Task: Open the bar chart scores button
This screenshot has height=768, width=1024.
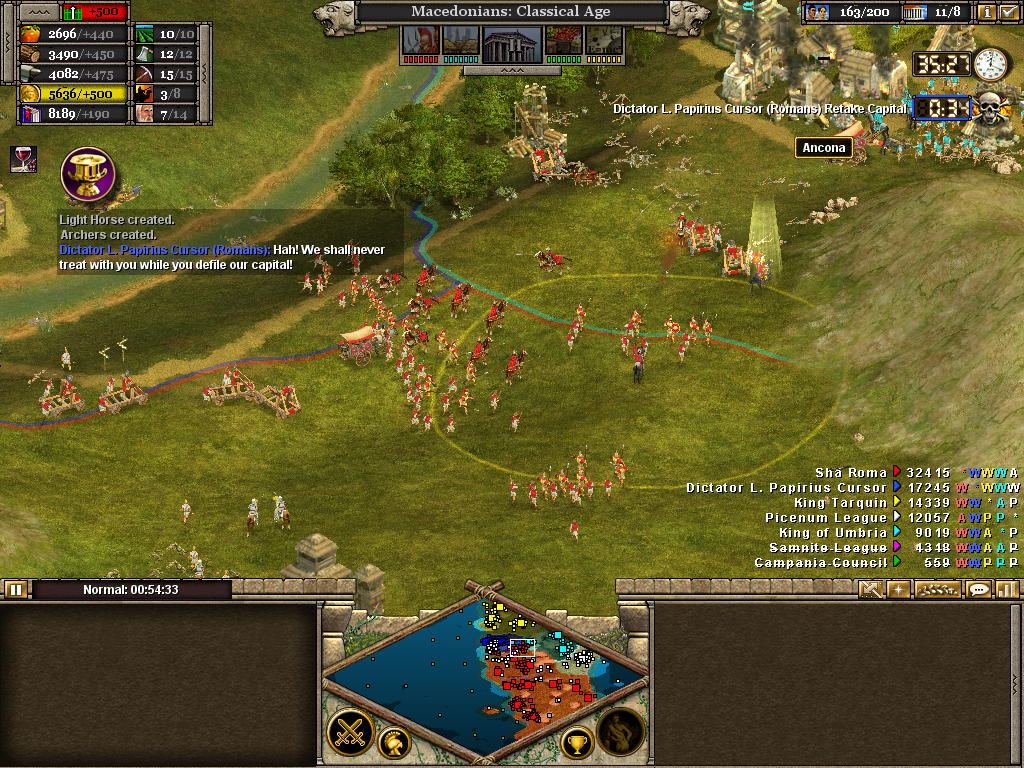Action: click(1006, 589)
